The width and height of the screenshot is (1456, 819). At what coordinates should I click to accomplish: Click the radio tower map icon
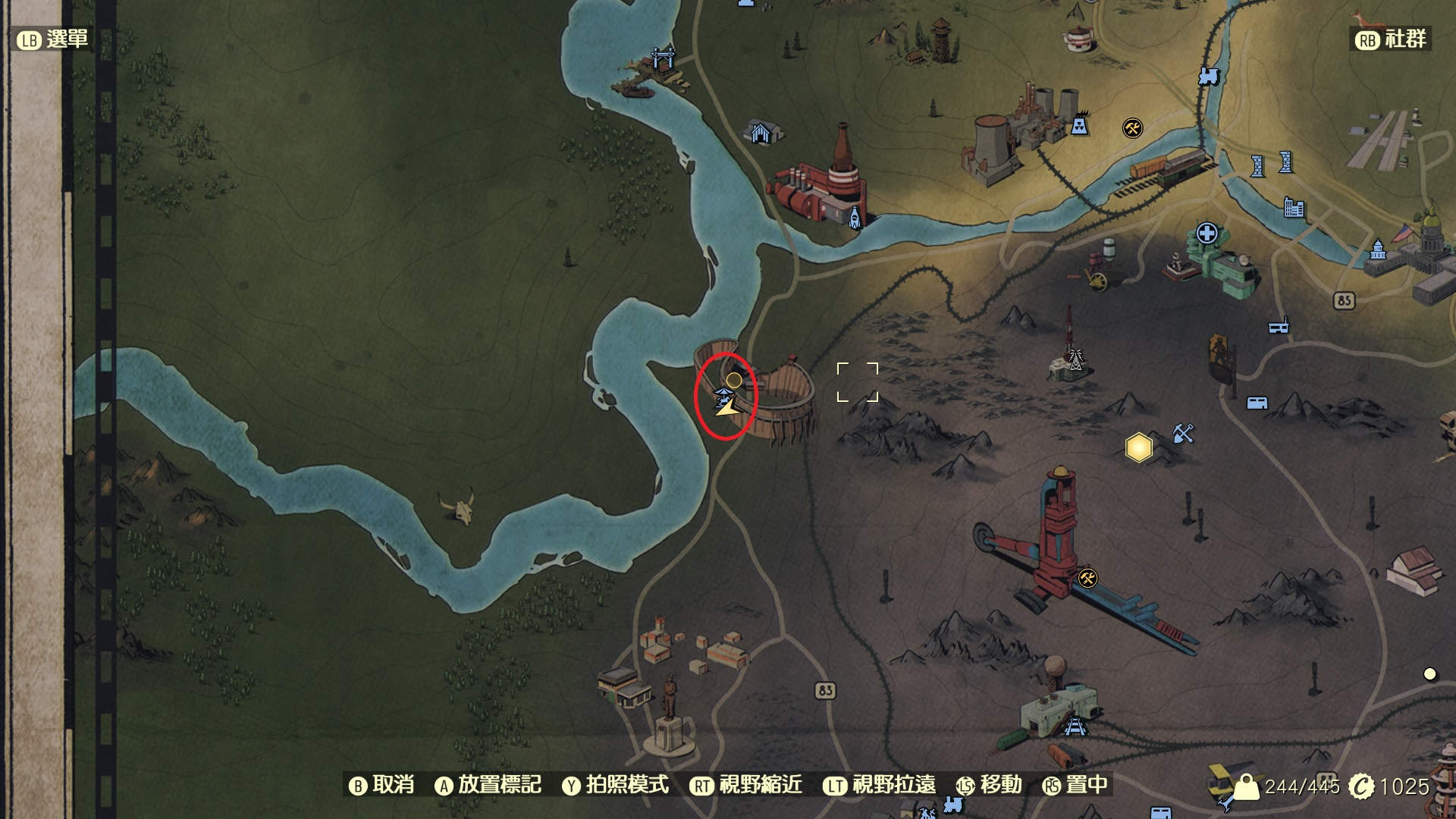click(x=1076, y=359)
